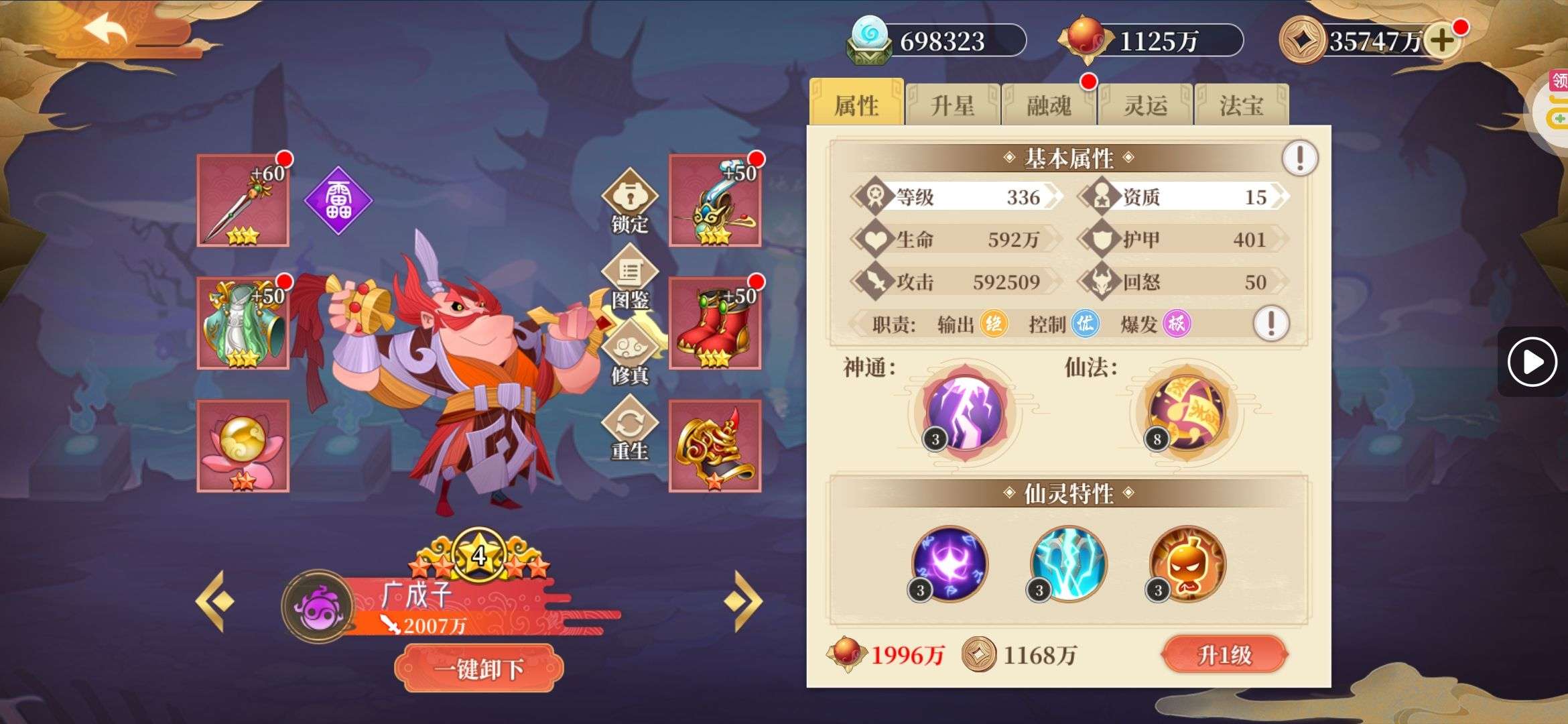1568x724 pixels.
Task: Switch to the next hero arrow
Action: [743, 601]
